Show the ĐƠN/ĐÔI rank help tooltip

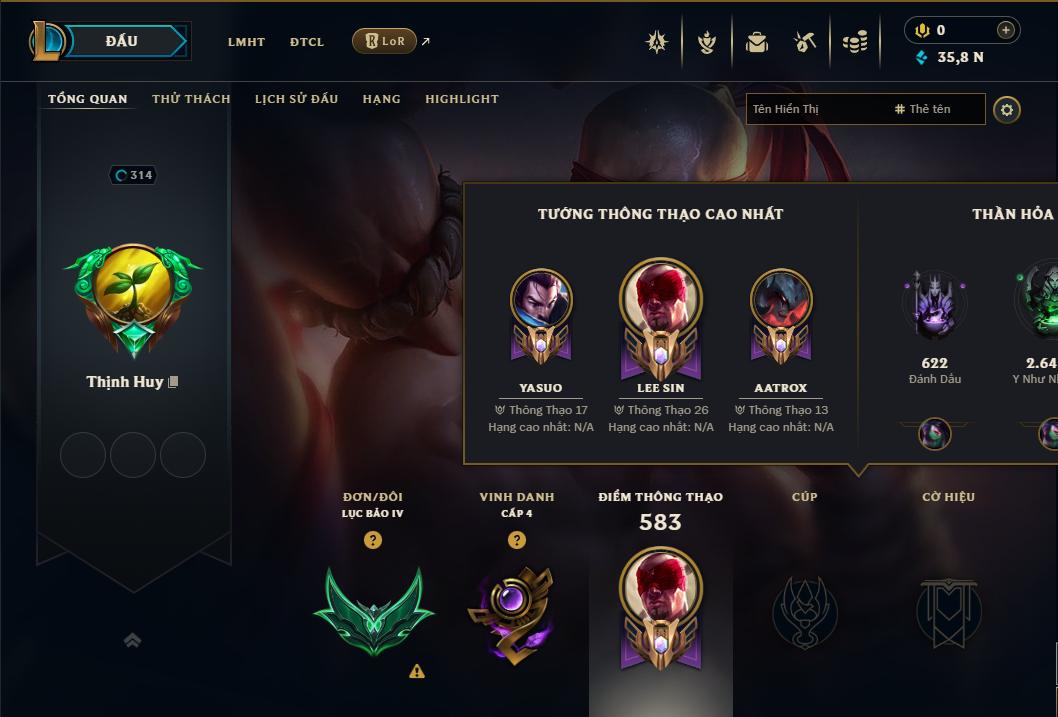373,540
